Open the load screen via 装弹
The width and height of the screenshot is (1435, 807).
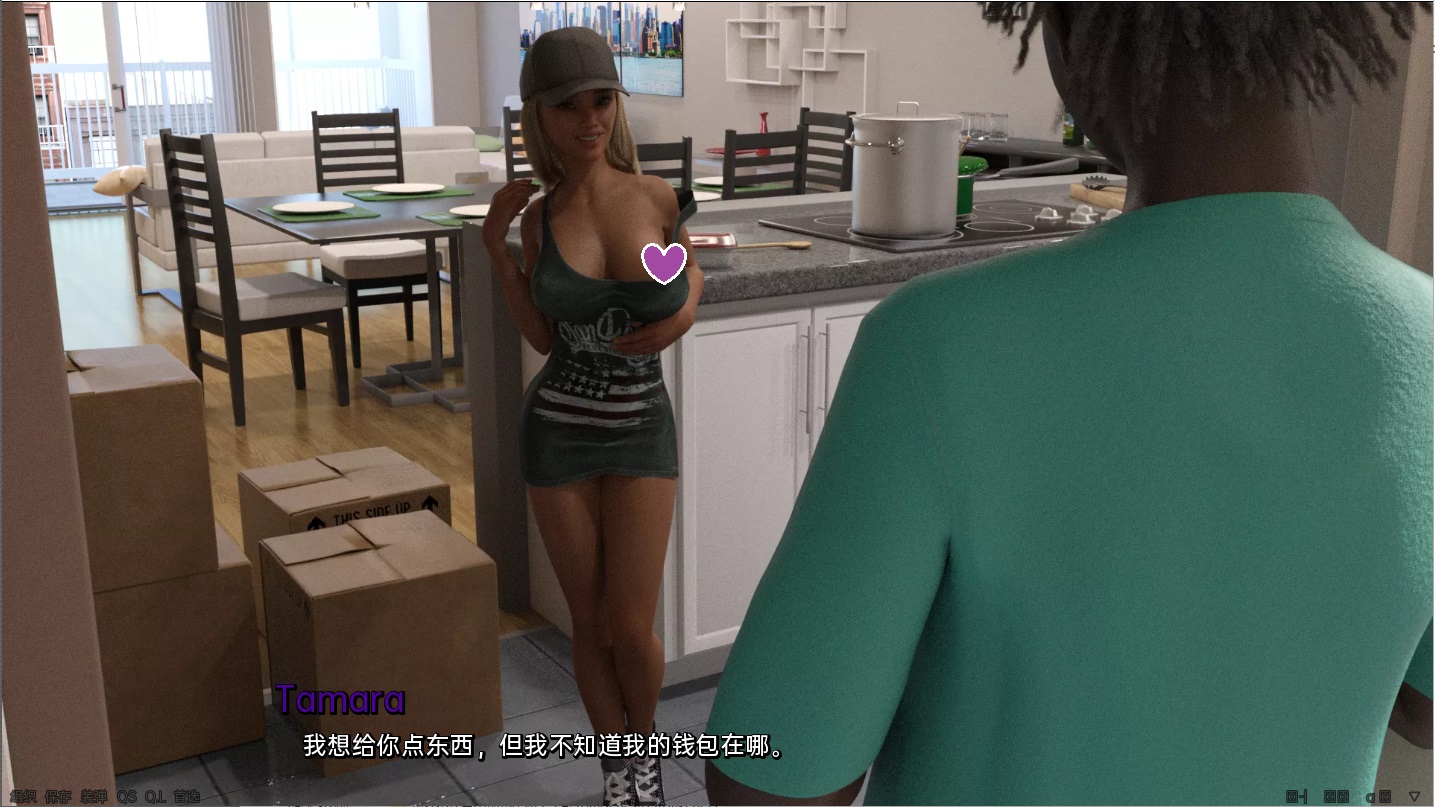coord(95,796)
